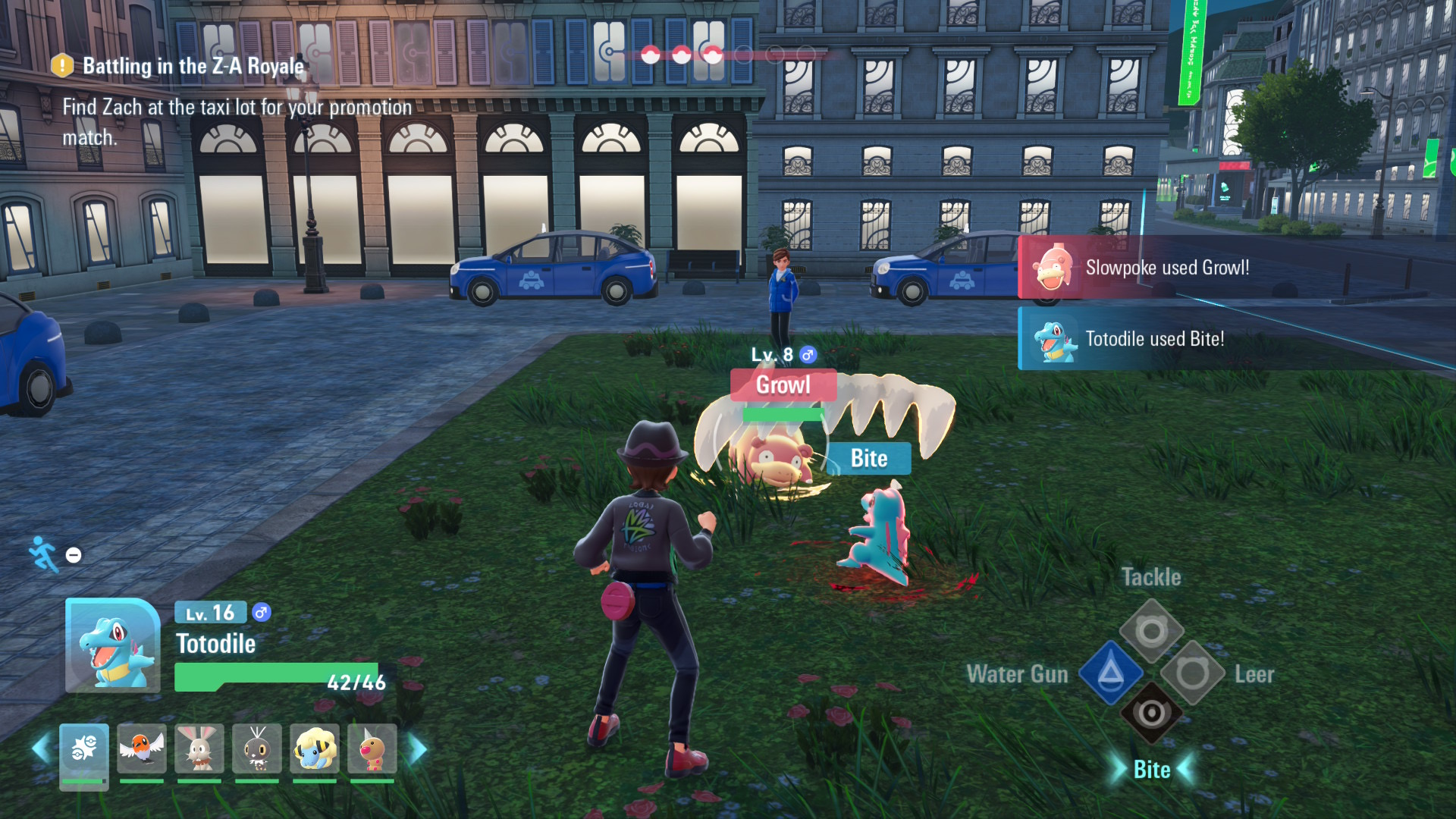1456x819 pixels.
Task: Open the Z-A Royale quest tracker
Action: tap(193, 67)
